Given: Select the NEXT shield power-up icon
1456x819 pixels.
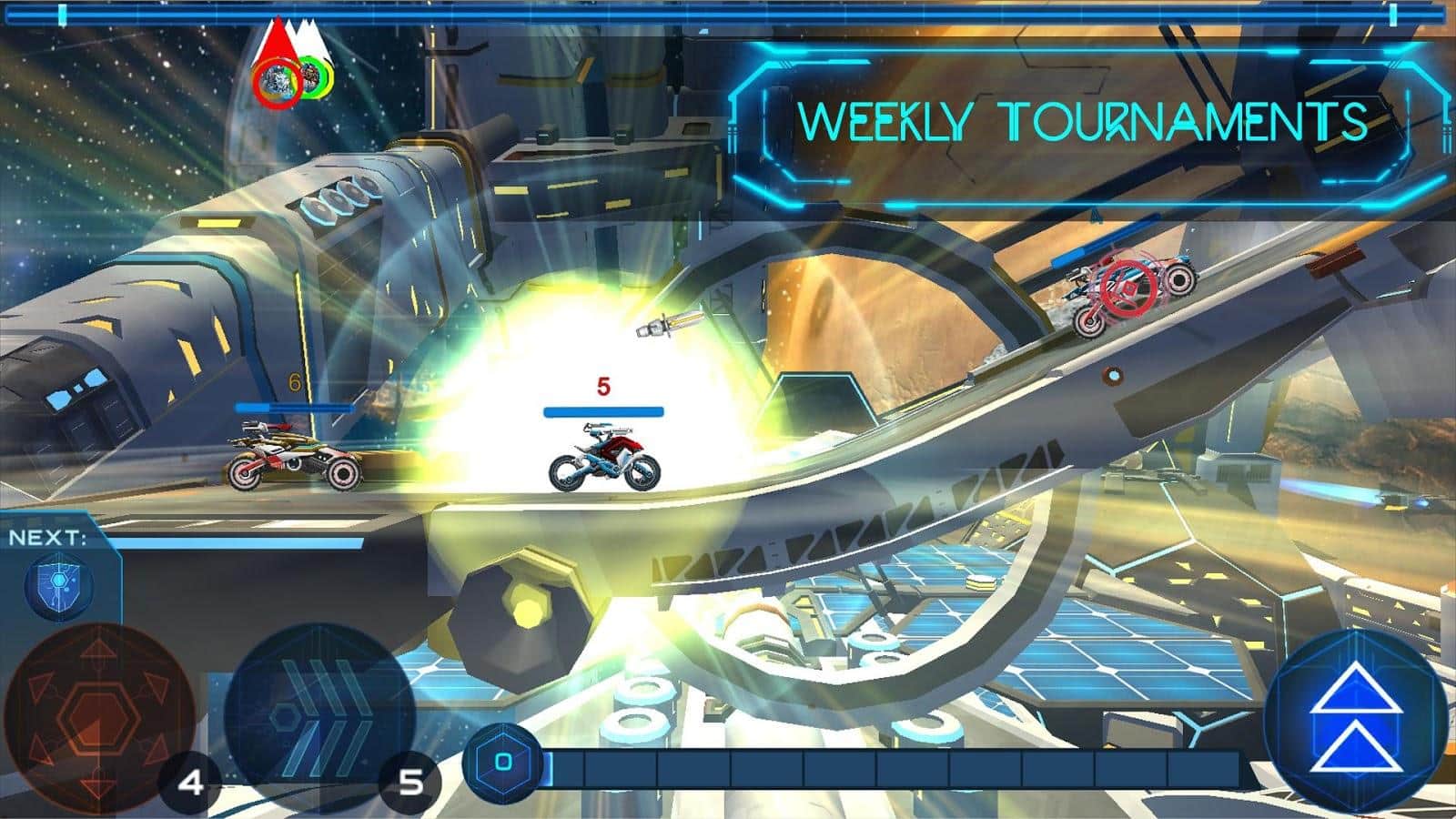Looking at the screenshot, I should (x=60, y=585).
